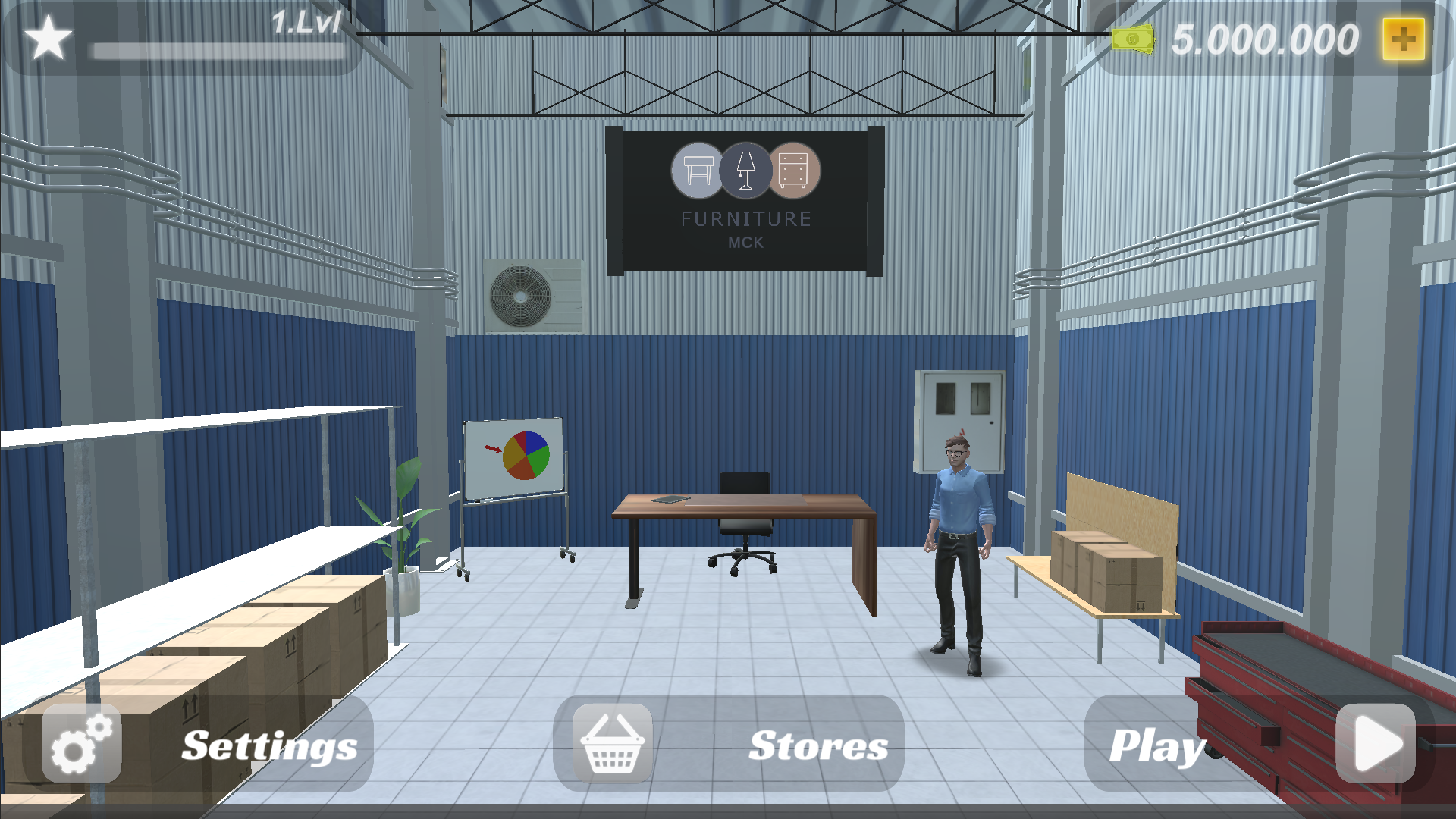Click the 5.000.000 money counter
The width and height of the screenshot is (1456, 819).
pos(1266,37)
